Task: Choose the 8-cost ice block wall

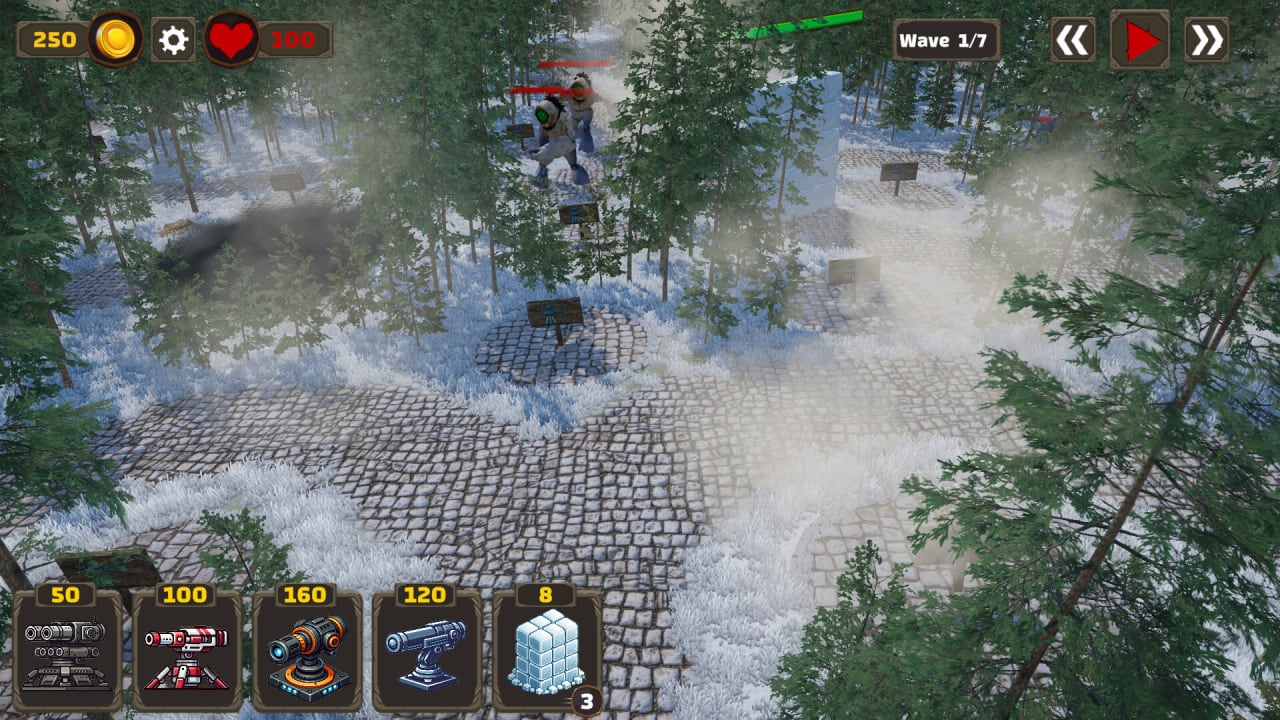Action: (547, 650)
